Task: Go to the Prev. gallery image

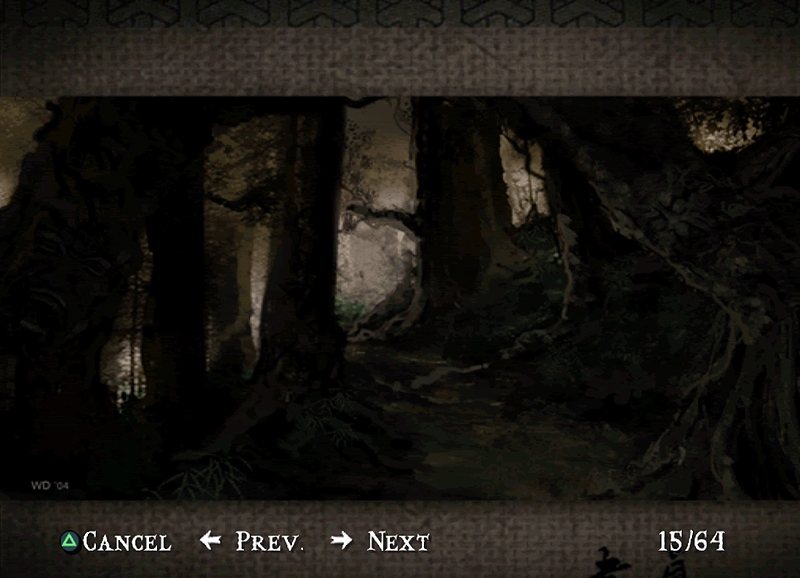Action: coord(253,542)
